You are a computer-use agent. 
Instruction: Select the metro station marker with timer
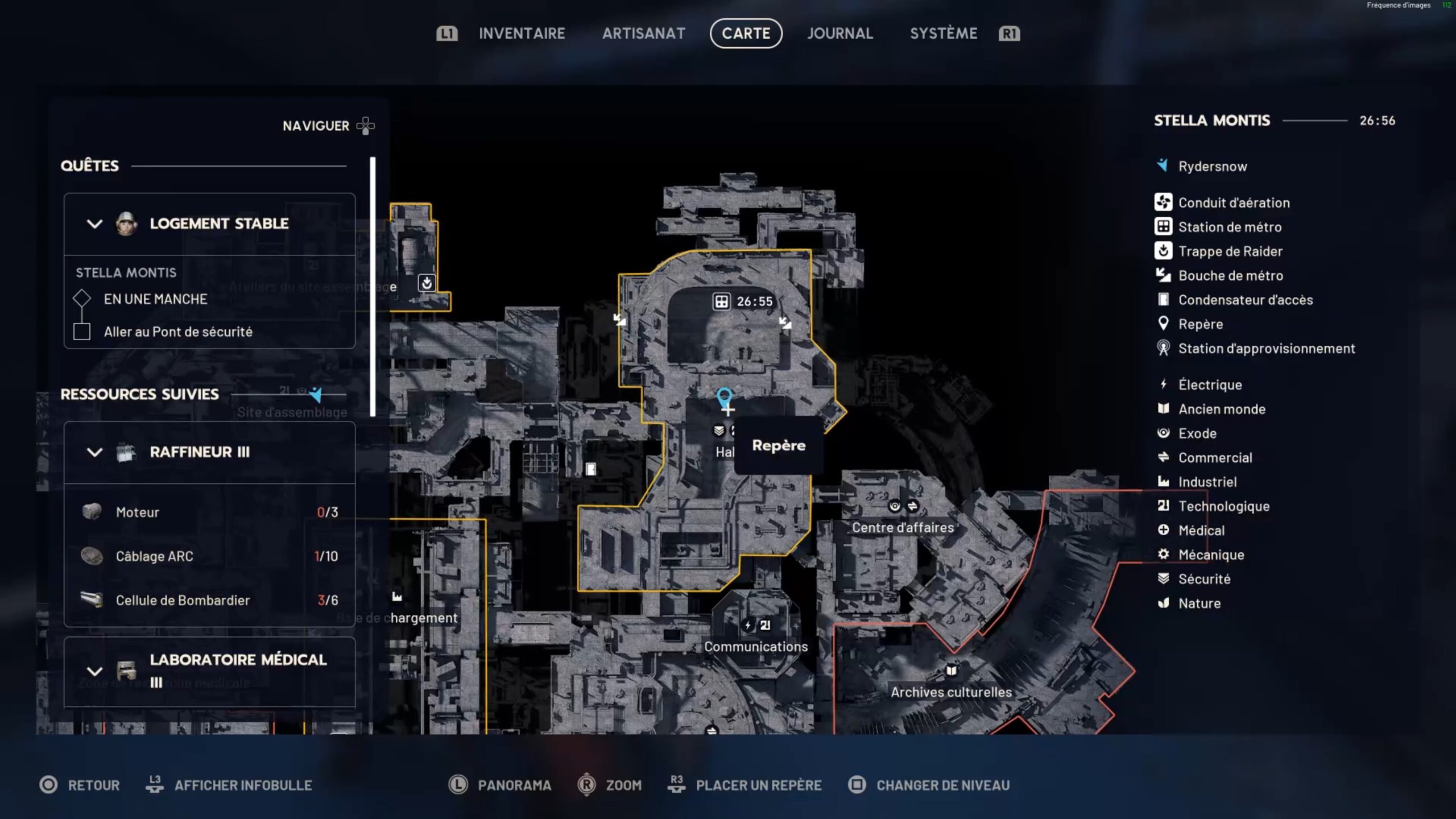(722, 301)
